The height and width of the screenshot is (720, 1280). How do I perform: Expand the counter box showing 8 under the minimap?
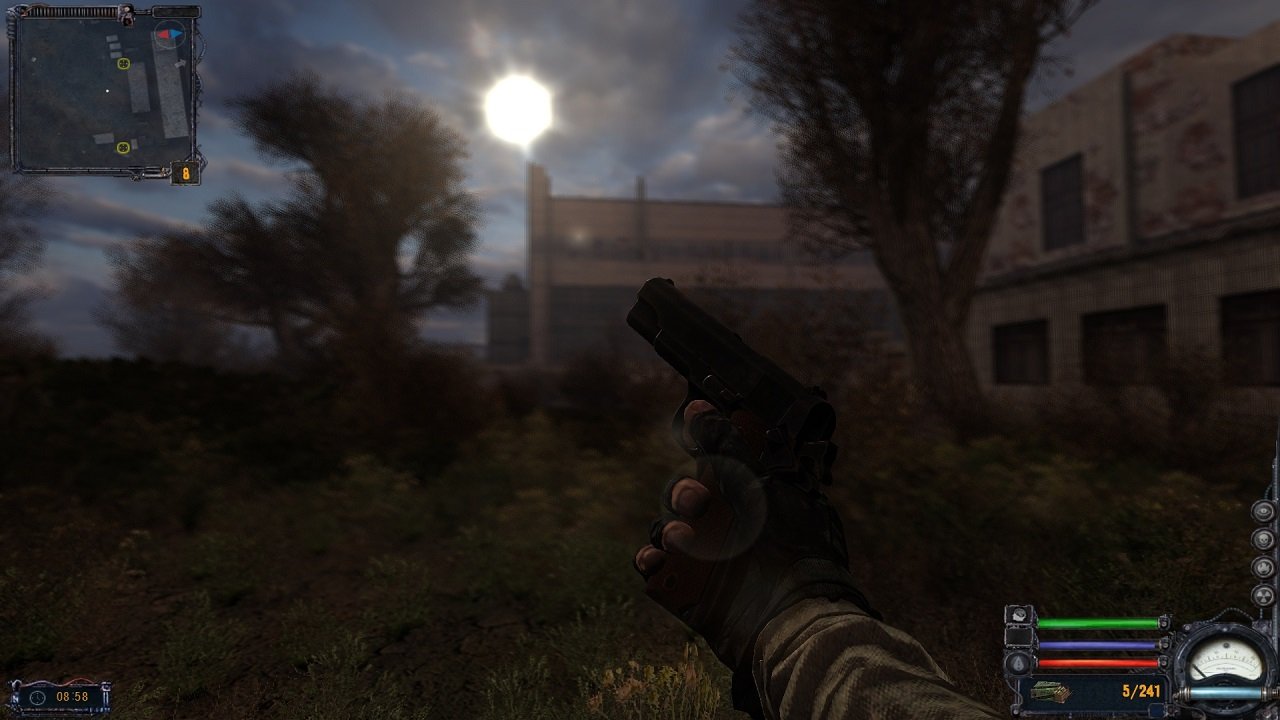click(185, 174)
